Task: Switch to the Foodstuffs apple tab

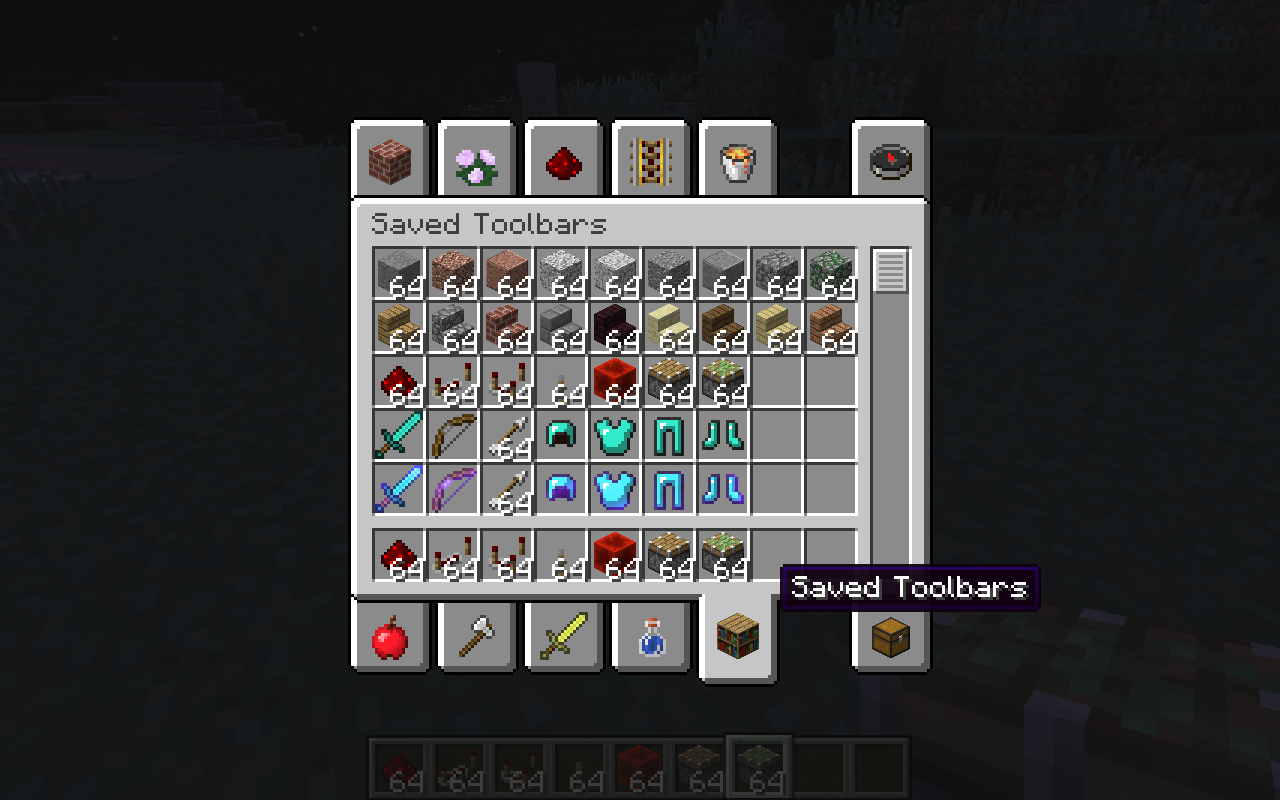Action: pos(389,636)
